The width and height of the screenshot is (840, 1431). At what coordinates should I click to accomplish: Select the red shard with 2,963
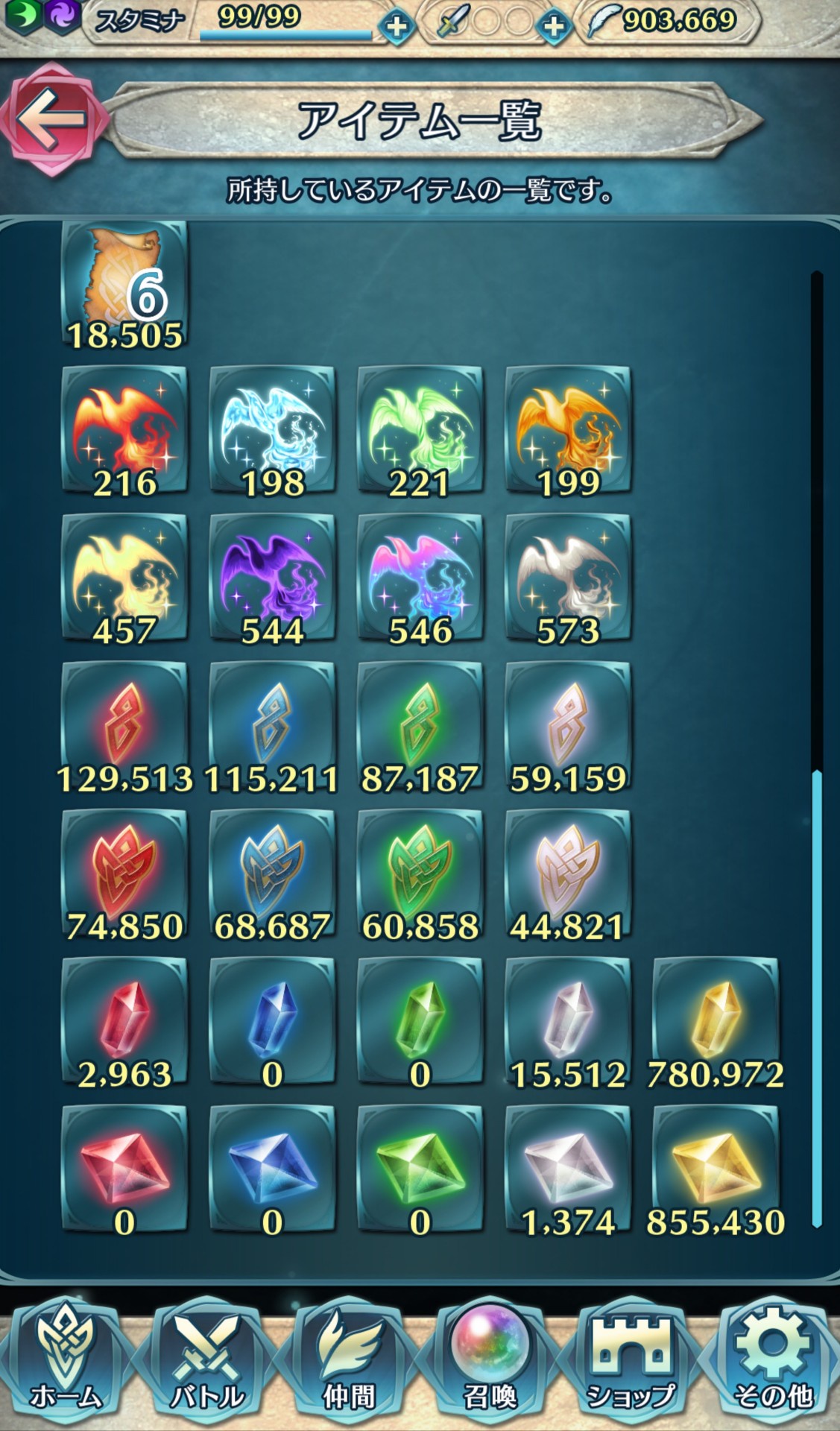[124, 1022]
